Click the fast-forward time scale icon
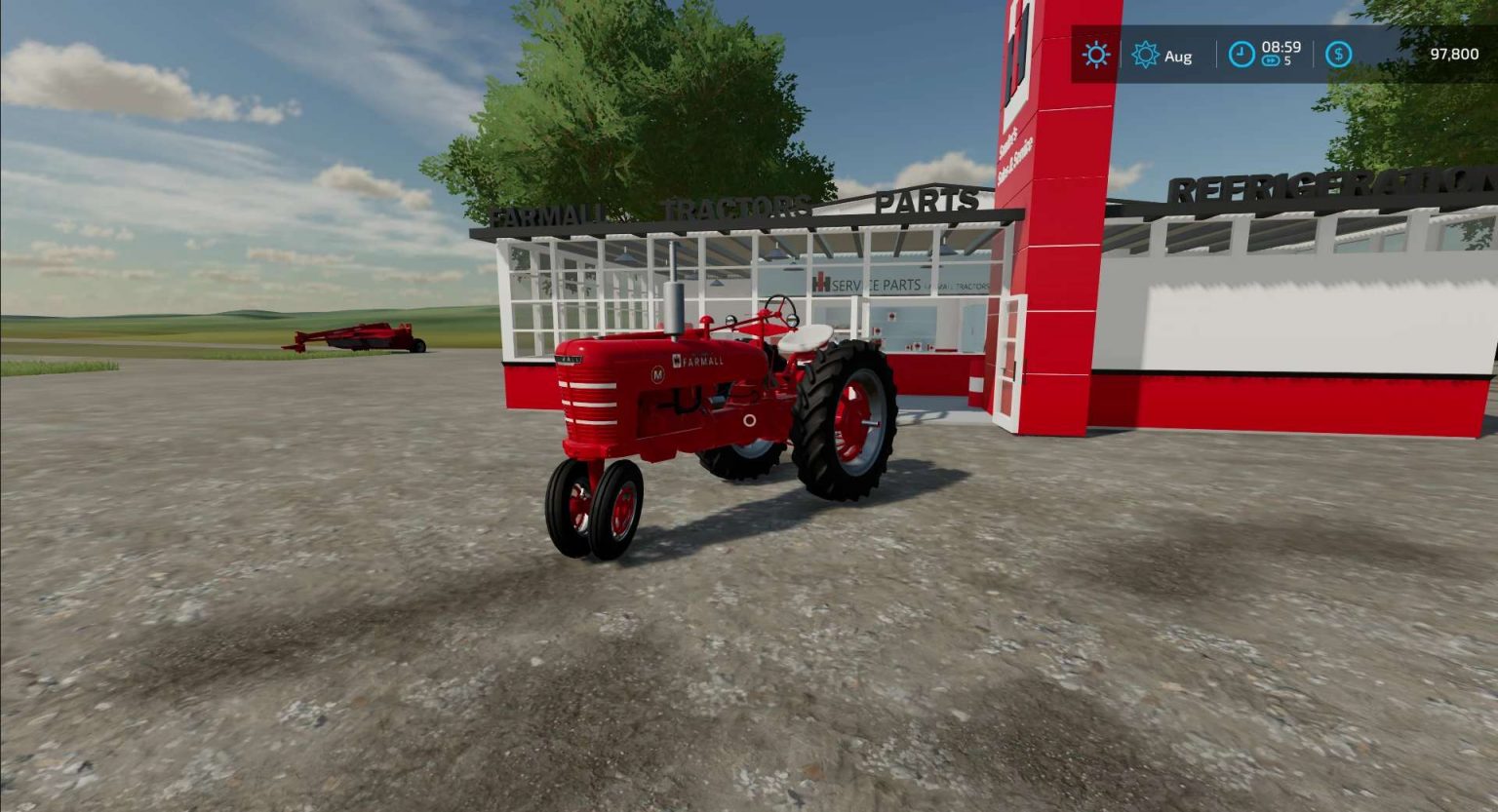 [x=1270, y=61]
